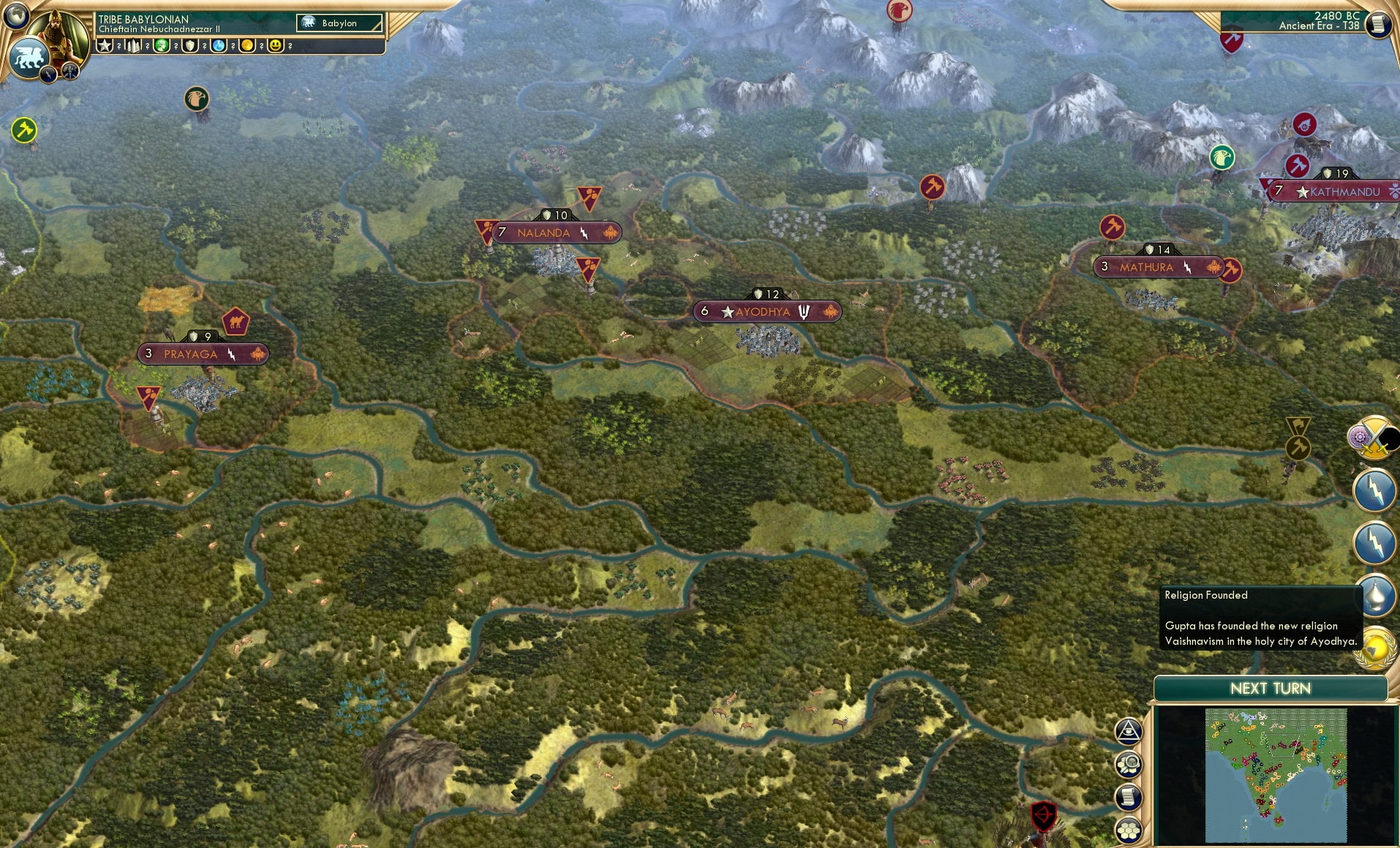Click the blue faith droplet icon in top bar
Screen dimensions: 1400x848
(x=217, y=46)
